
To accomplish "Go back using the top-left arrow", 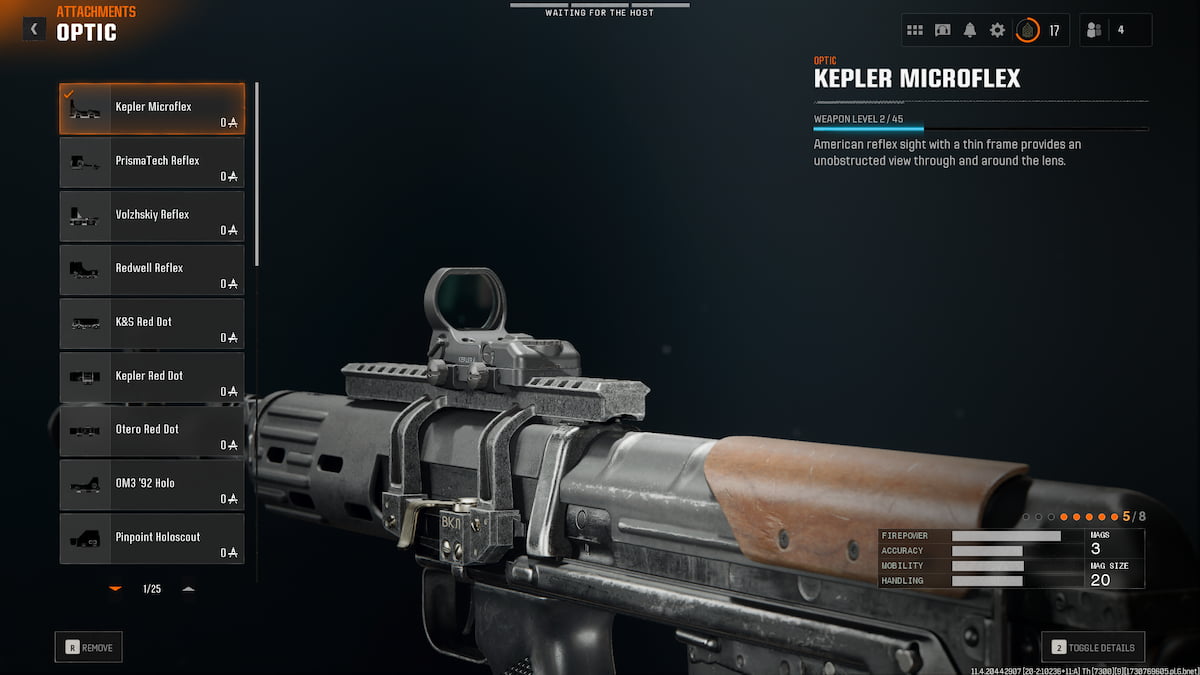I will coord(34,29).
